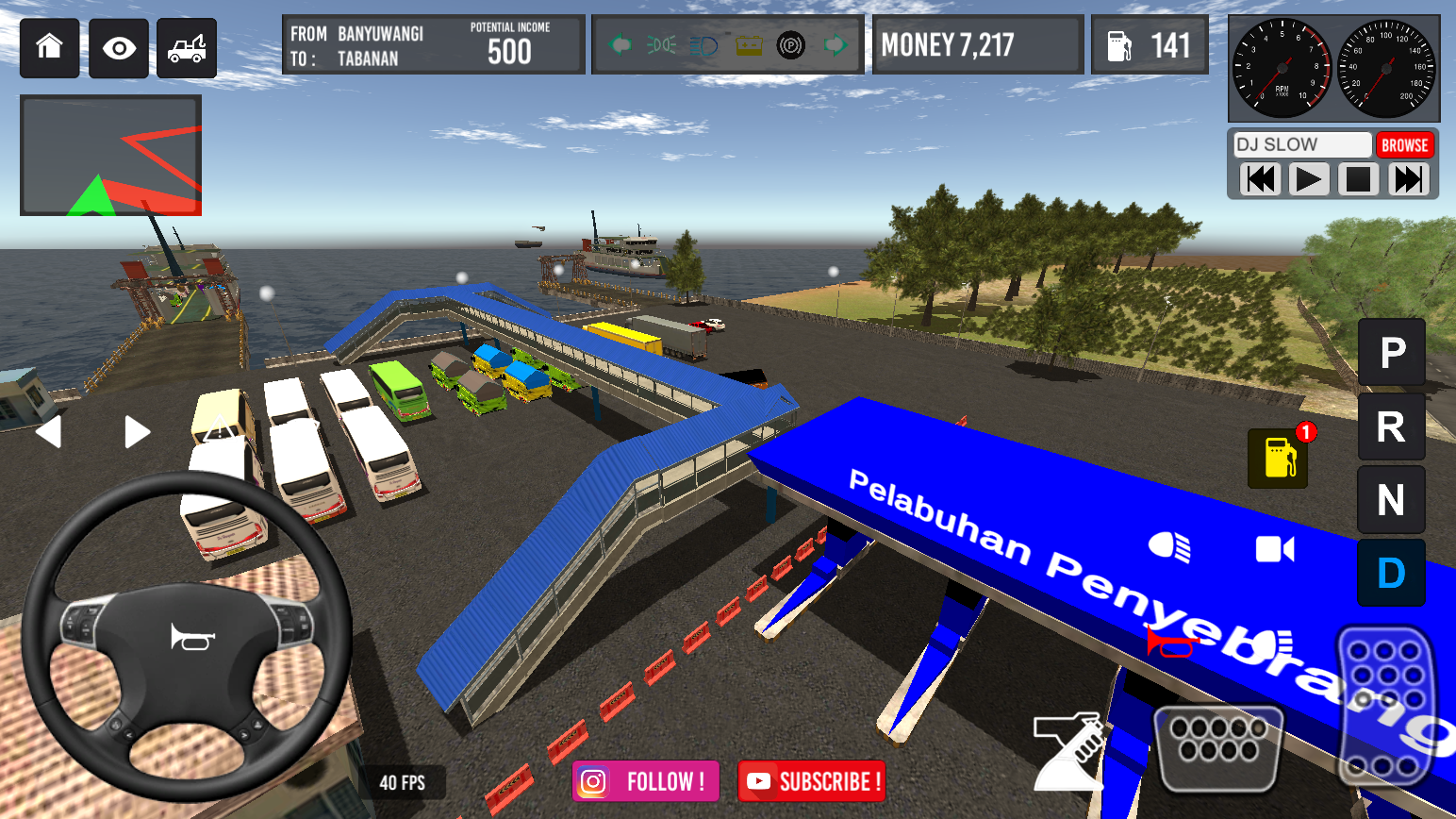The image size is (1456, 819).
Task: Click the left arrow to look left
Action: 49,431
